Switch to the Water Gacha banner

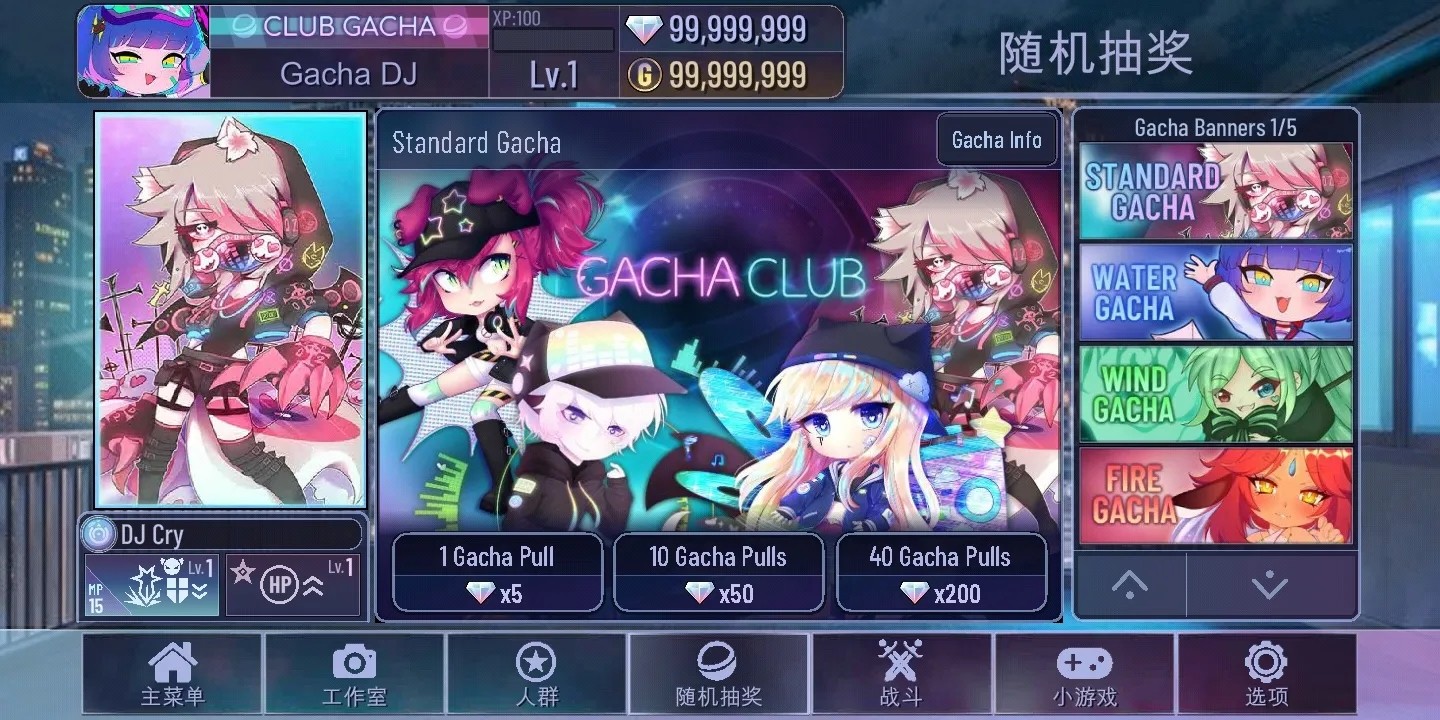(1214, 291)
